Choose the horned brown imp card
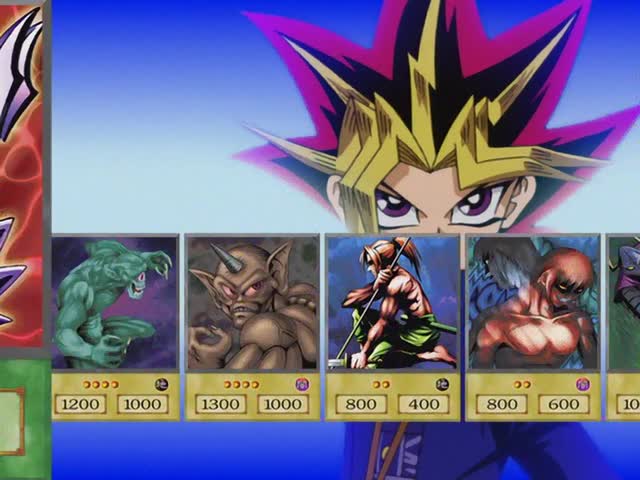 (253, 325)
